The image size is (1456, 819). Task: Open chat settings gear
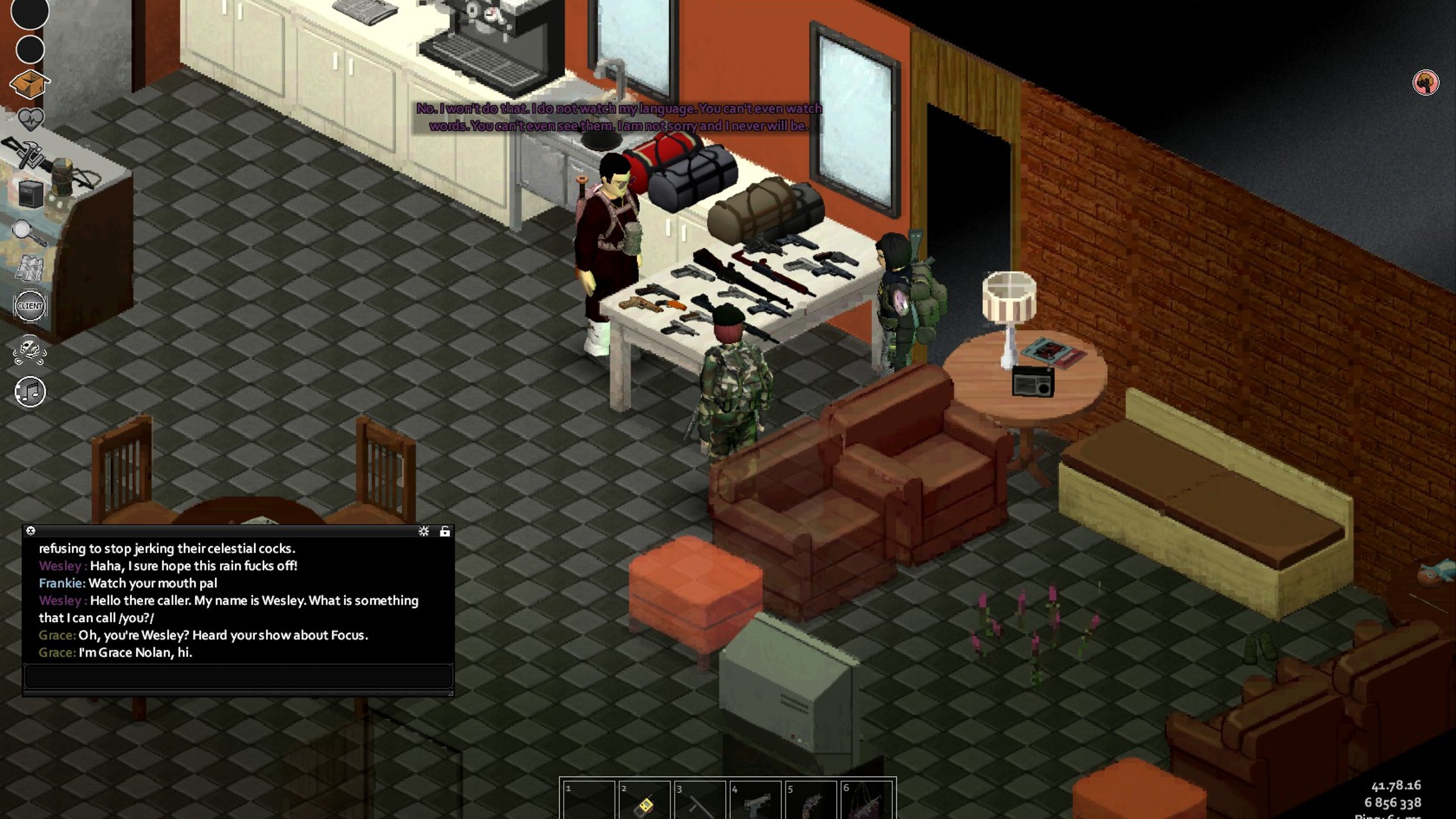click(423, 531)
